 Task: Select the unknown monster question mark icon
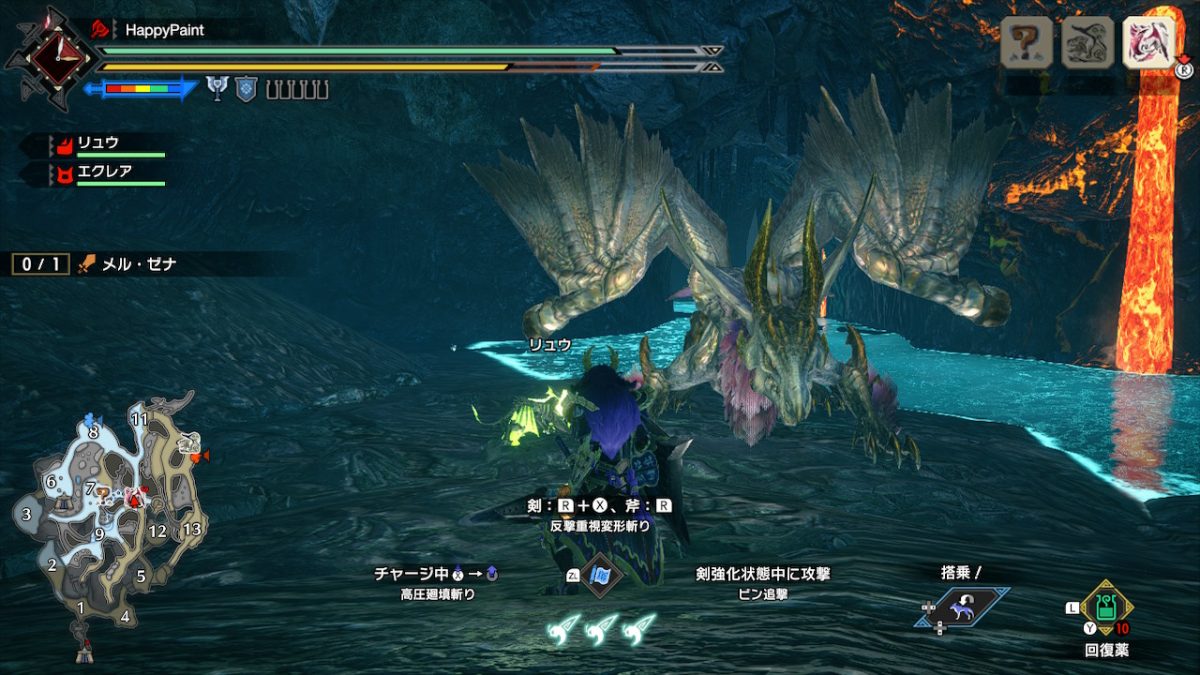click(1027, 42)
